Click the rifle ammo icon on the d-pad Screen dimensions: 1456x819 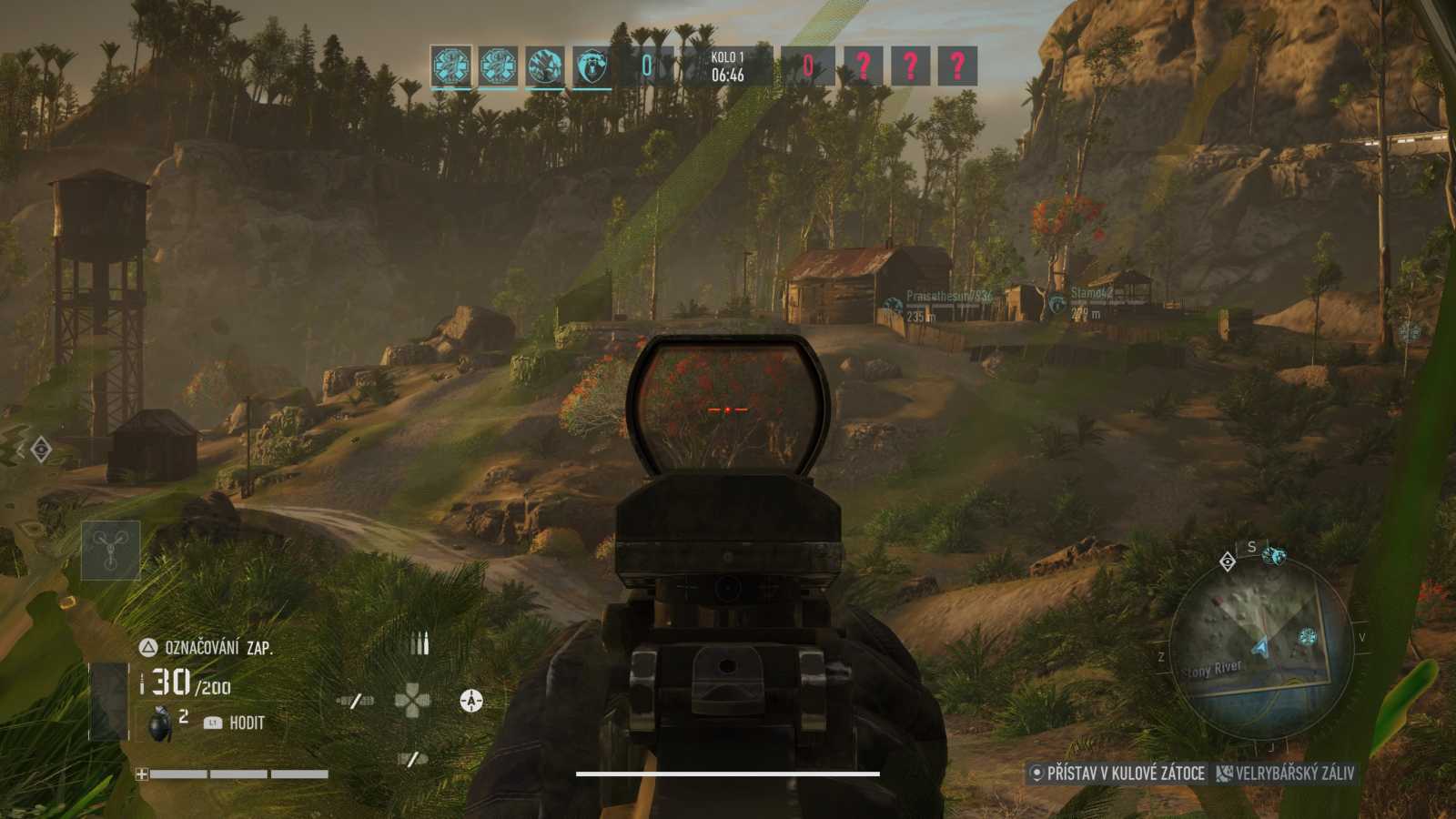tap(420, 642)
